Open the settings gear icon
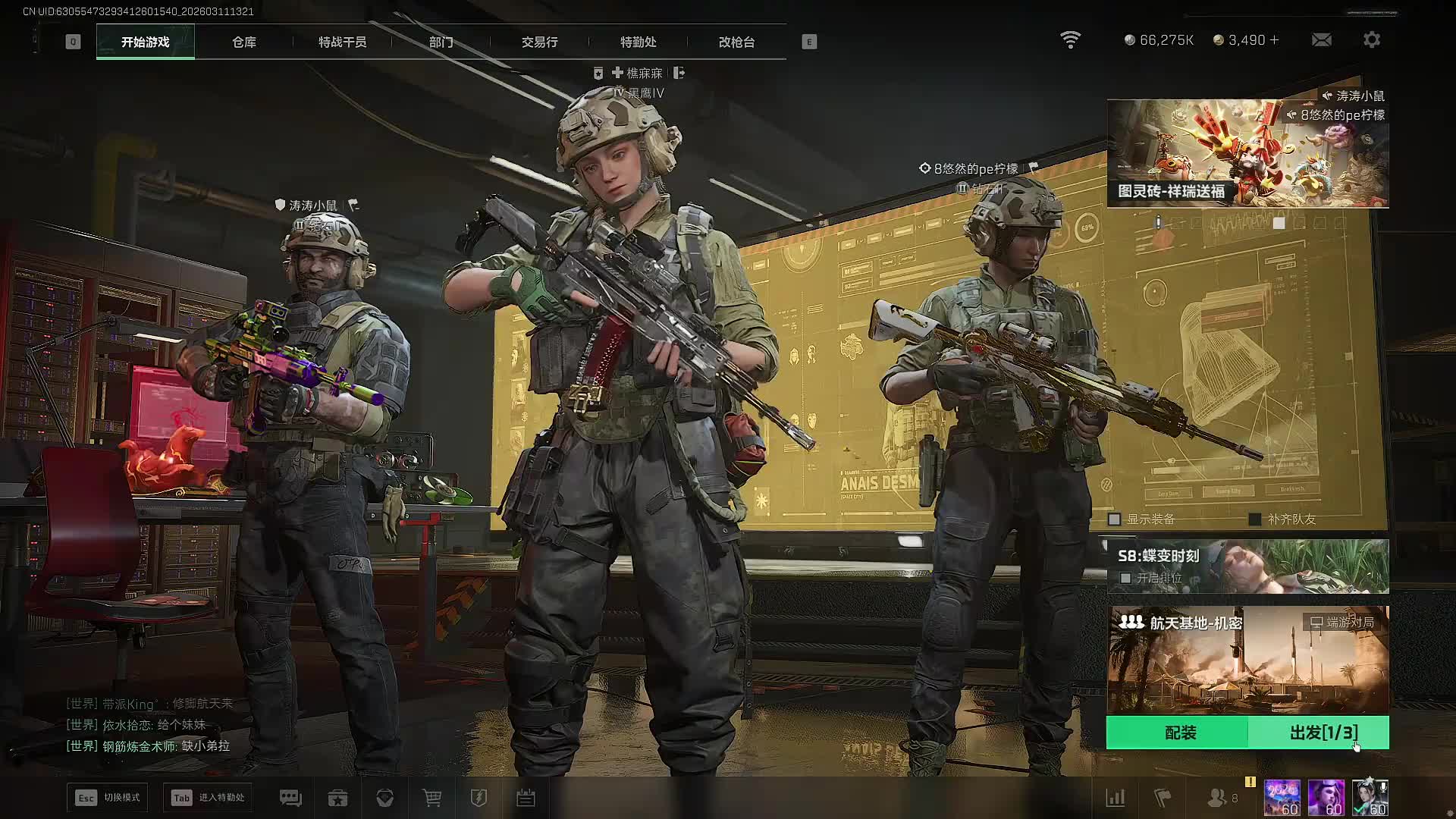This screenshot has width=1456, height=819. 1371,39
